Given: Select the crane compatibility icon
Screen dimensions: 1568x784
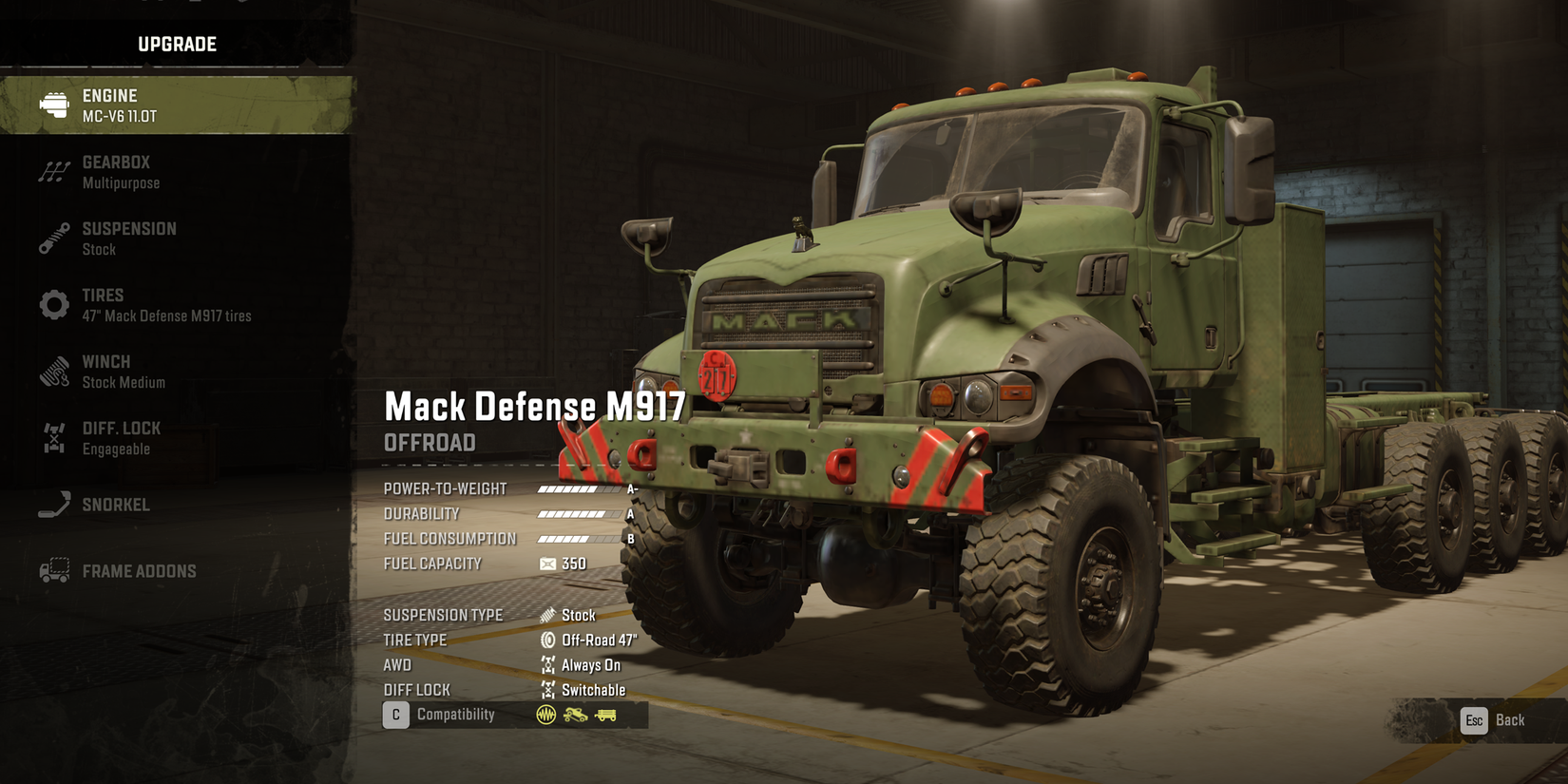Looking at the screenshot, I should click(575, 714).
